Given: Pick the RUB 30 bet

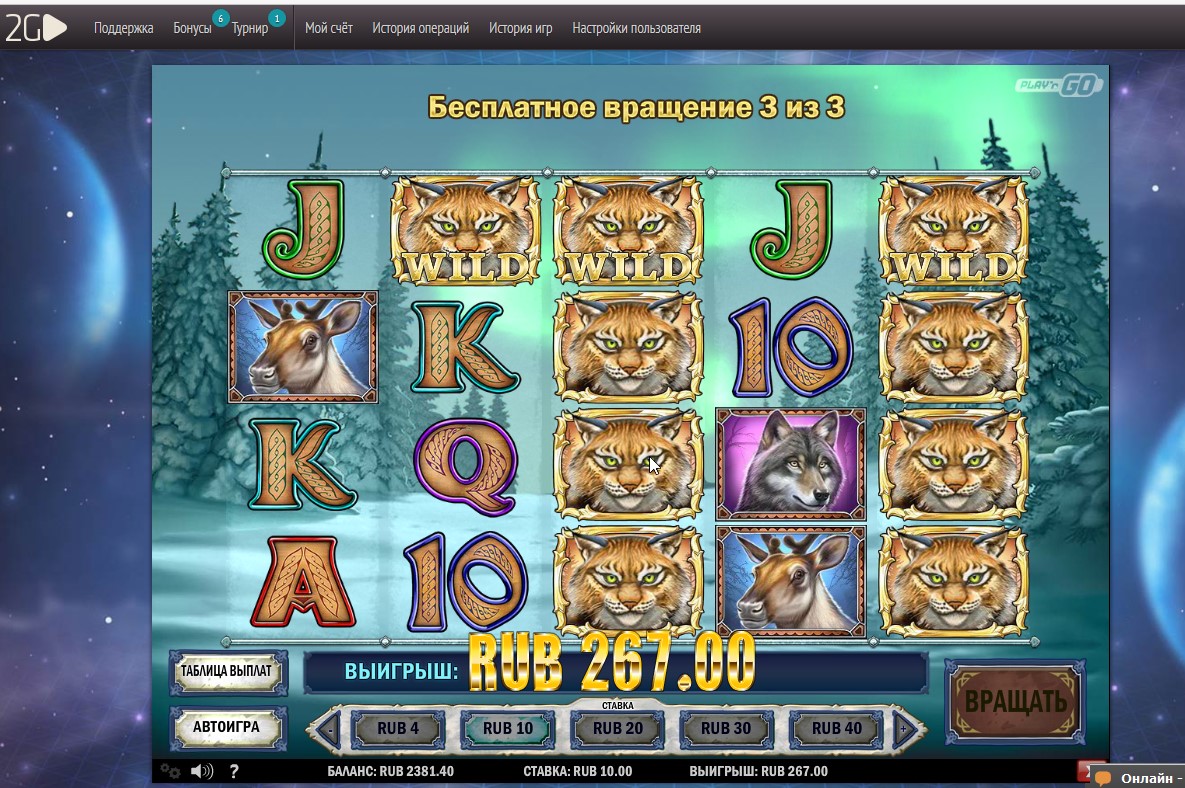Looking at the screenshot, I should (x=728, y=728).
